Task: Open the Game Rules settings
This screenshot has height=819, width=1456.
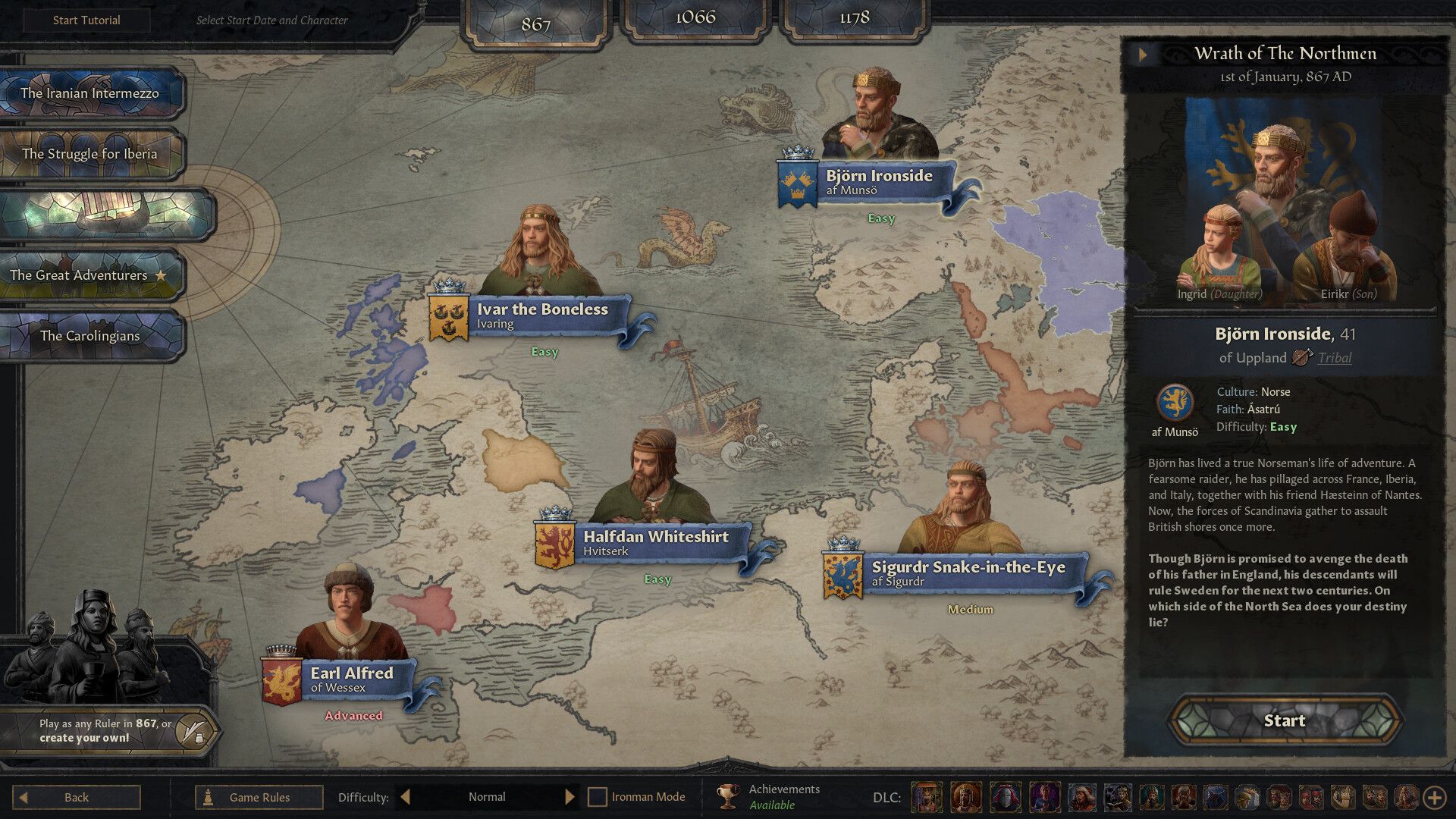Action: pyautogui.click(x=259, y=797)
